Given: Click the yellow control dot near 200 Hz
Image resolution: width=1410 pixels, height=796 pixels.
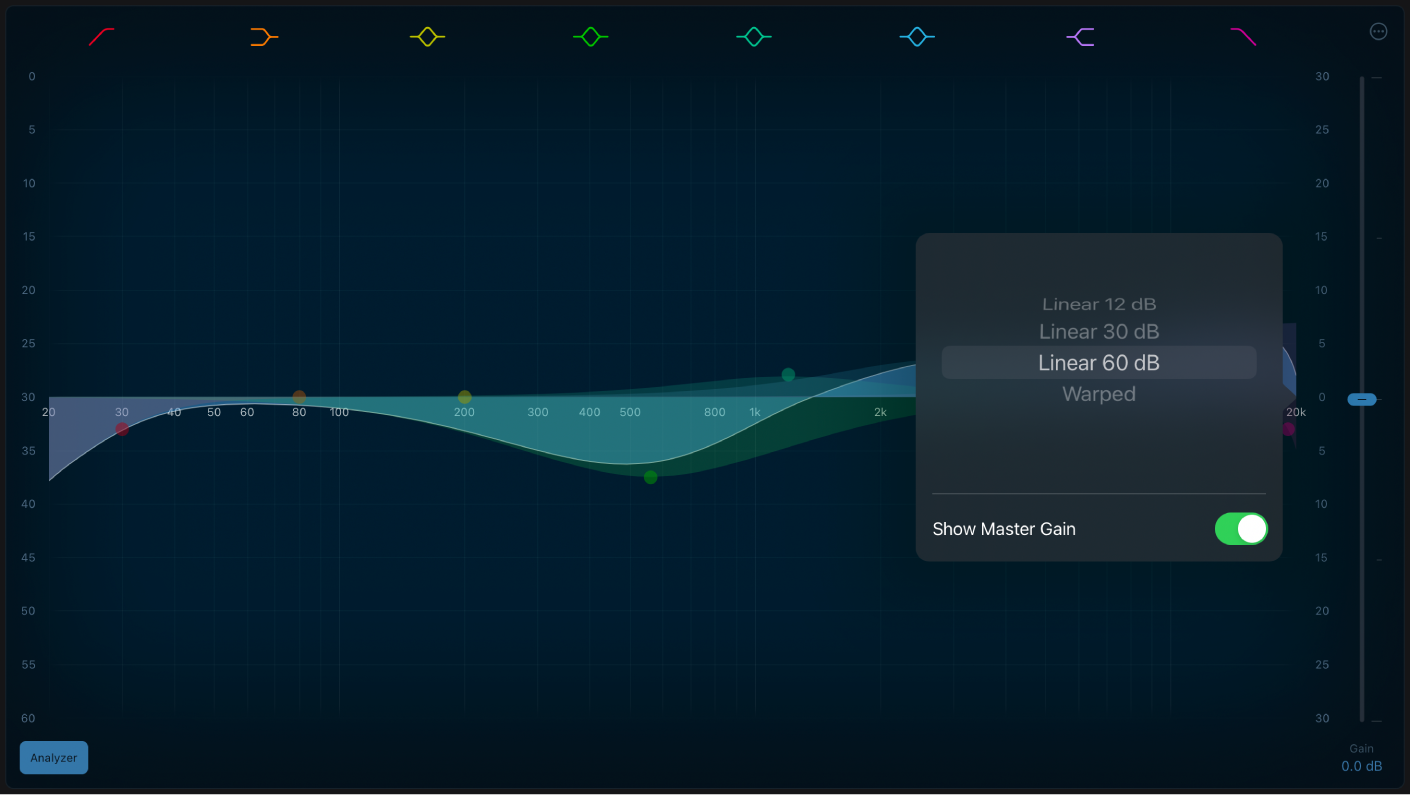Looking at the screenshot, I should pos(464,396).
